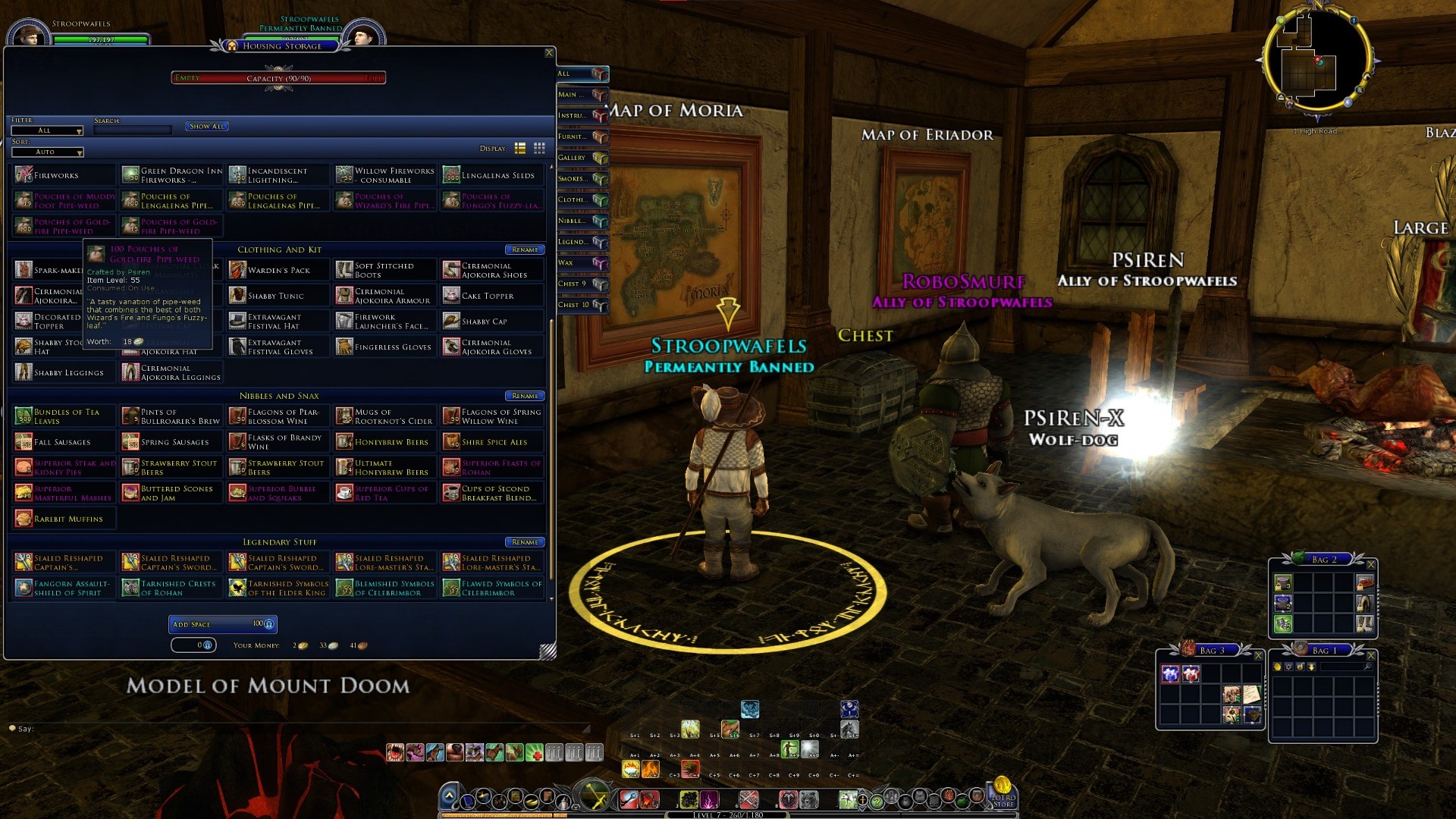
Task: Click the Show All button
Action: (206, 127)
